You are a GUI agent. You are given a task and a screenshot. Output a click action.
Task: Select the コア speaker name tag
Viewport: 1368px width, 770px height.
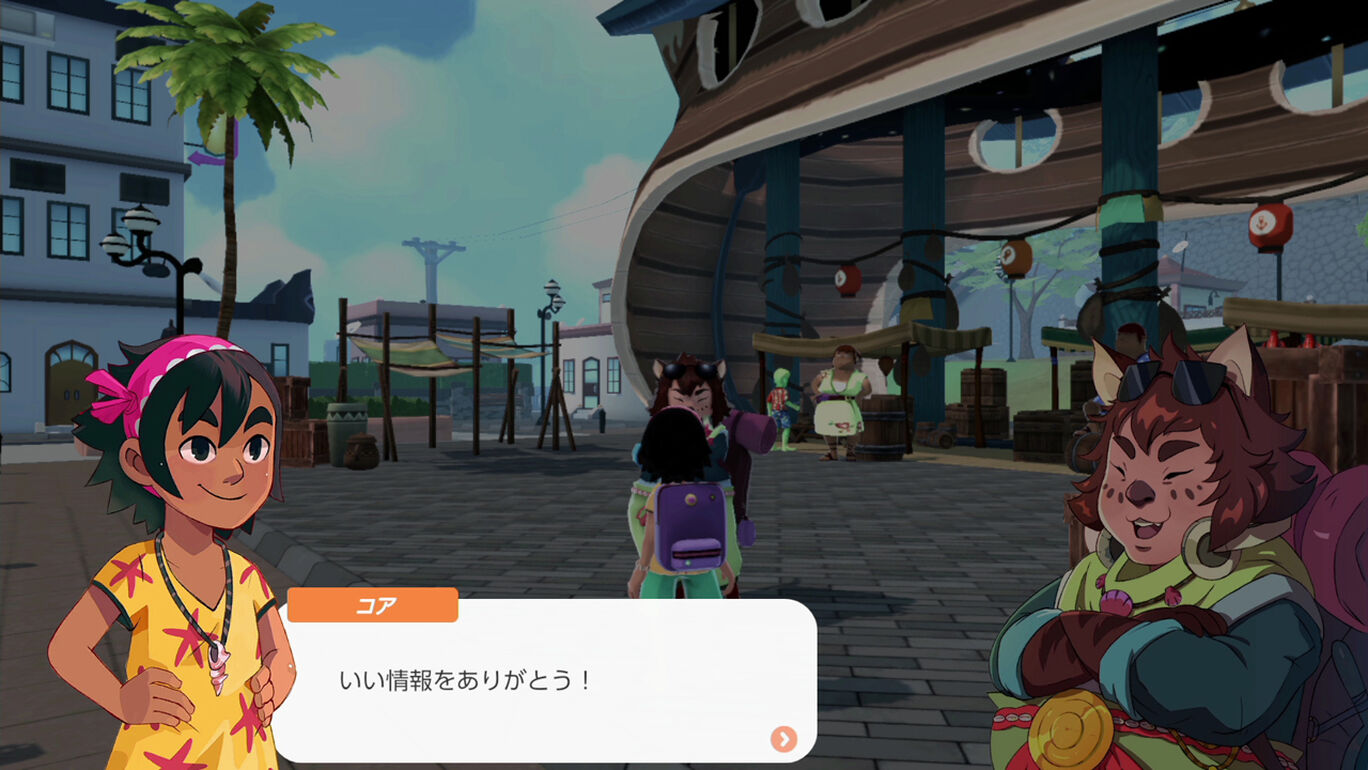tap(372, 604)
